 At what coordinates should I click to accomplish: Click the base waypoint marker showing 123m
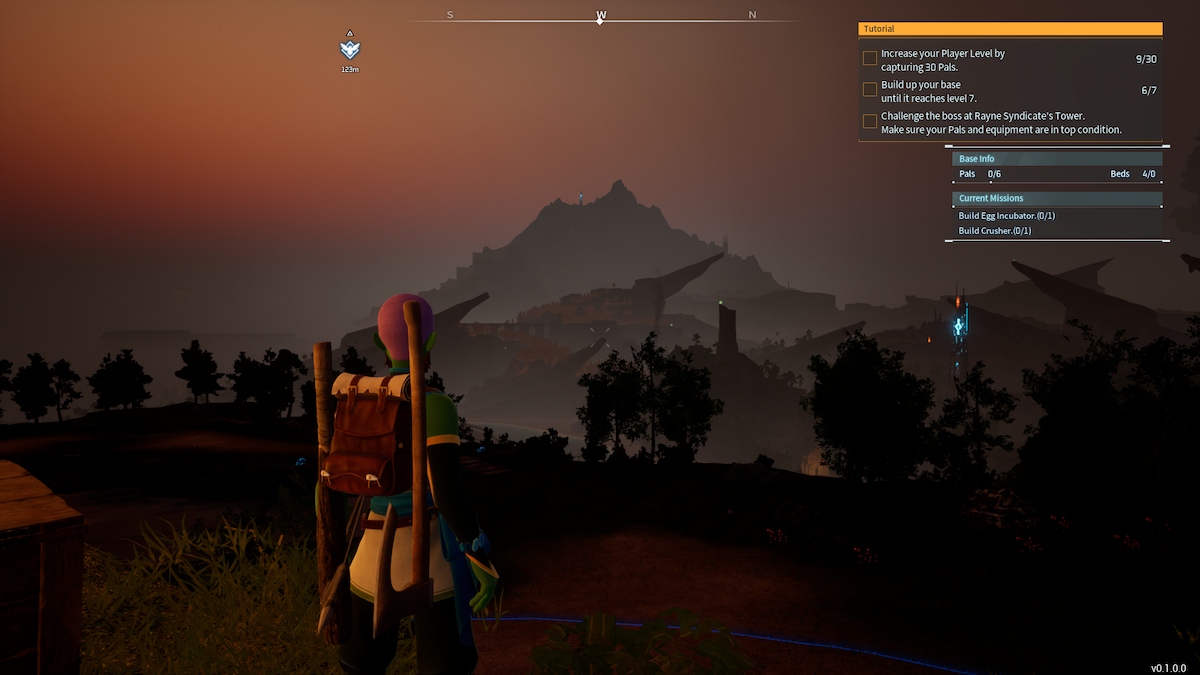pyautogui.click(x=349, y=50)
